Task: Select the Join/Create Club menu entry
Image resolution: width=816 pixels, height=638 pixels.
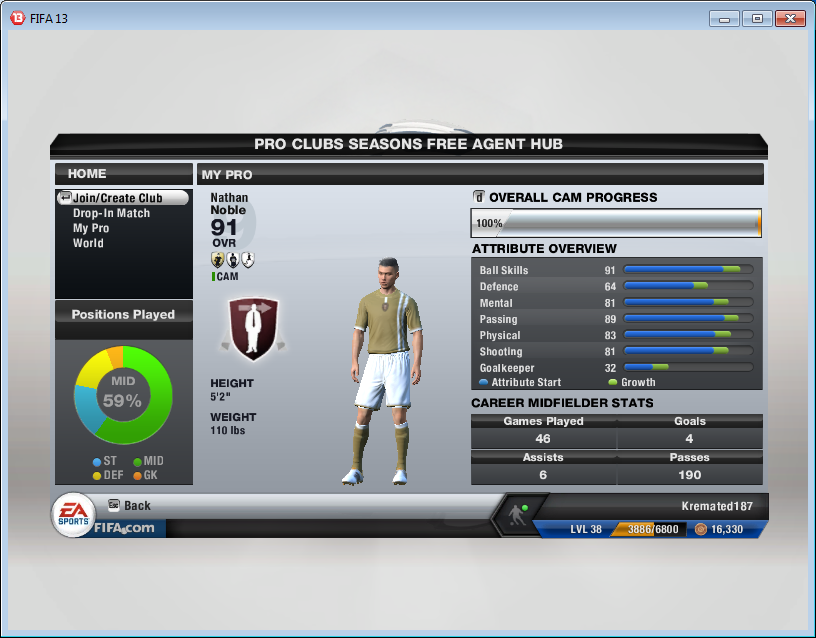Action: coord(117,198)
